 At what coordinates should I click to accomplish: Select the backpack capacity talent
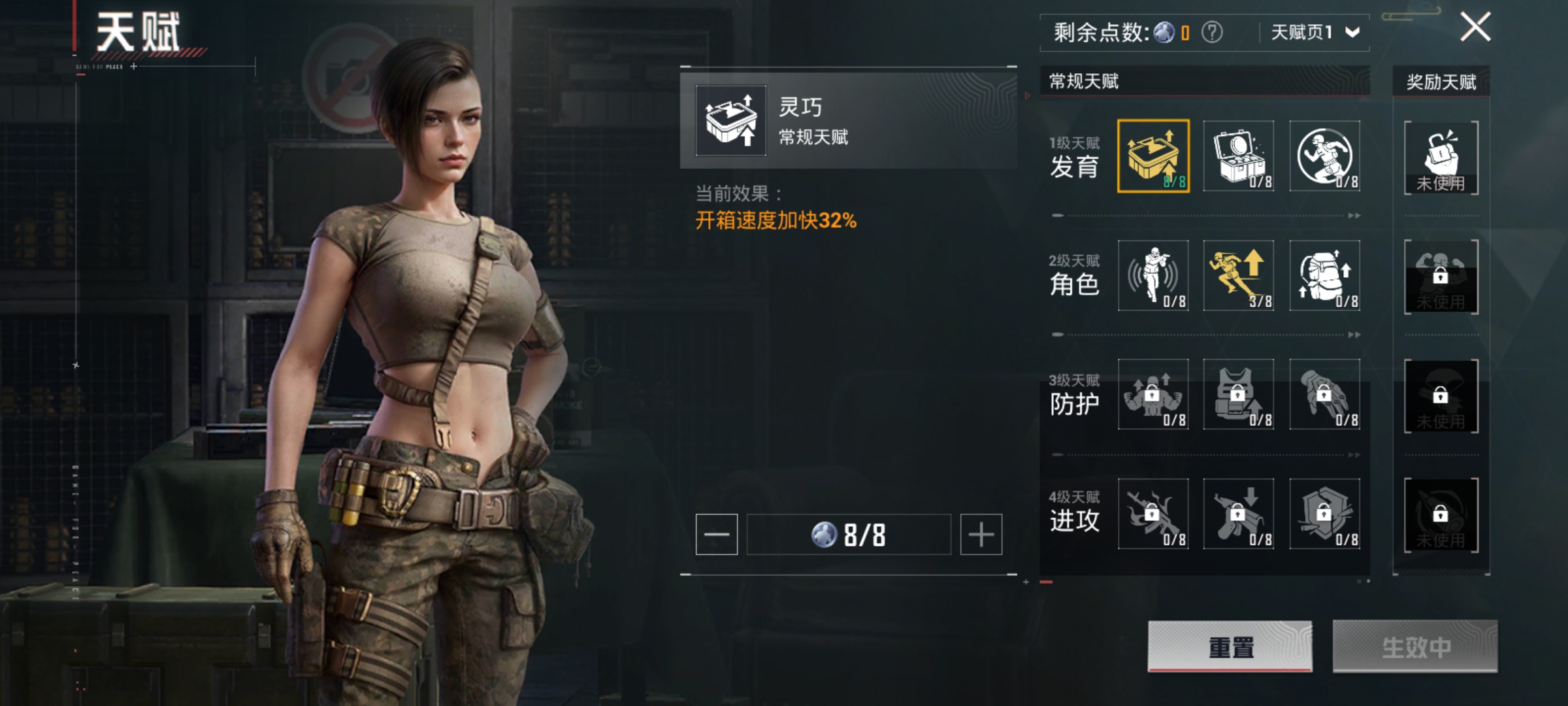point(1325,275)
